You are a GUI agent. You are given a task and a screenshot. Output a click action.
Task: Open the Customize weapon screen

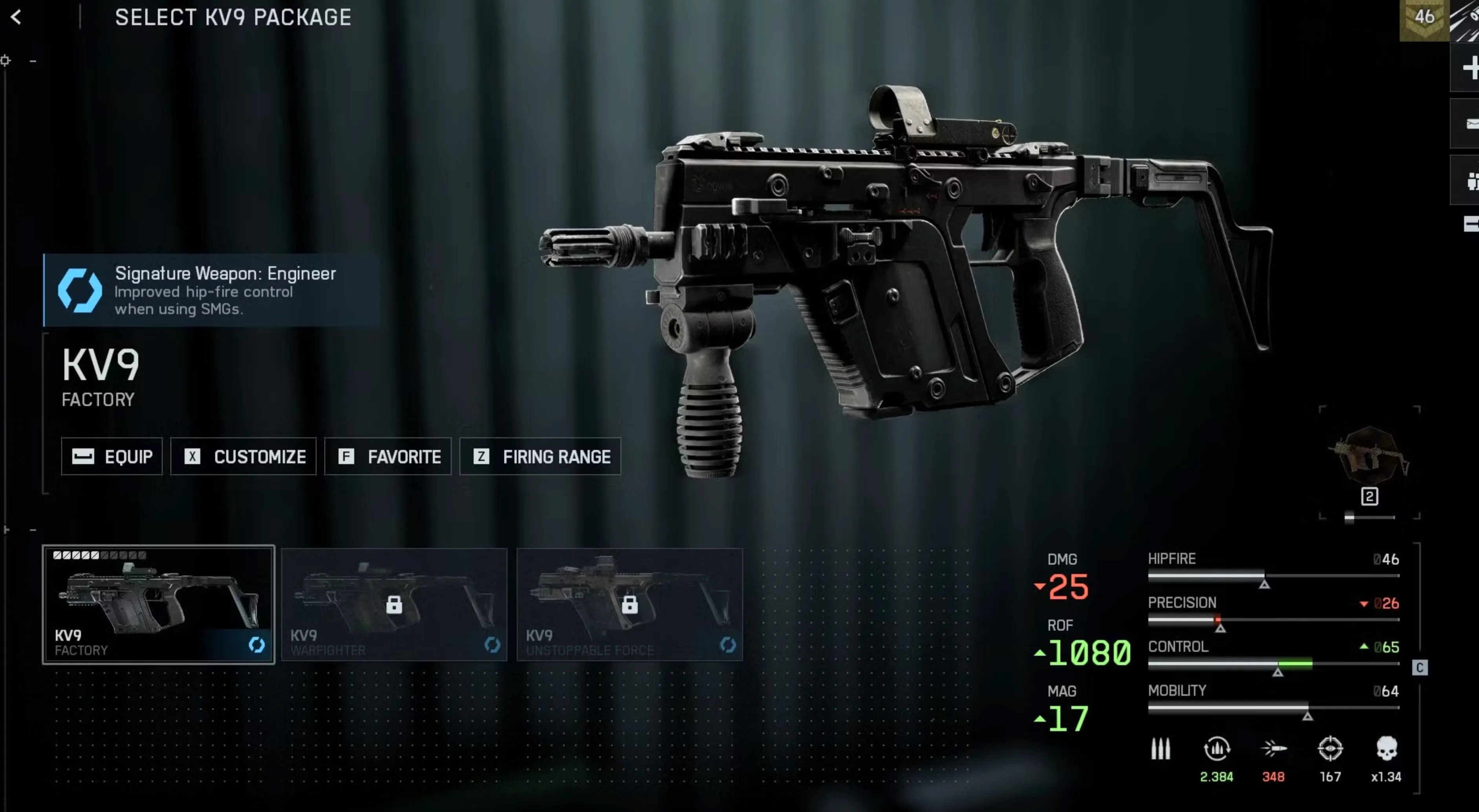tap(243, 456)
